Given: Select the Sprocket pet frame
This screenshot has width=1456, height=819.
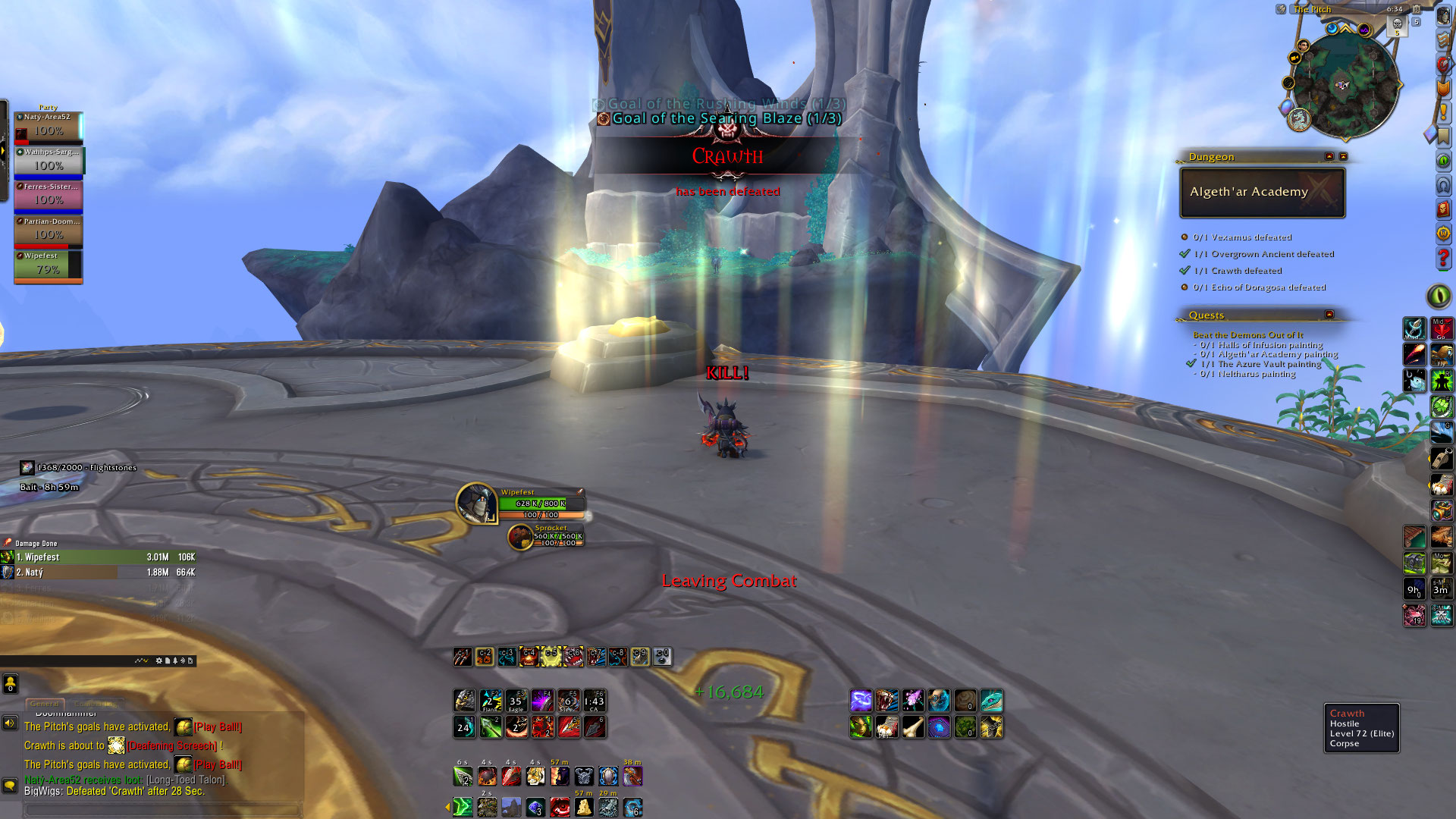Looking at the screenshot, I should 520,537.
